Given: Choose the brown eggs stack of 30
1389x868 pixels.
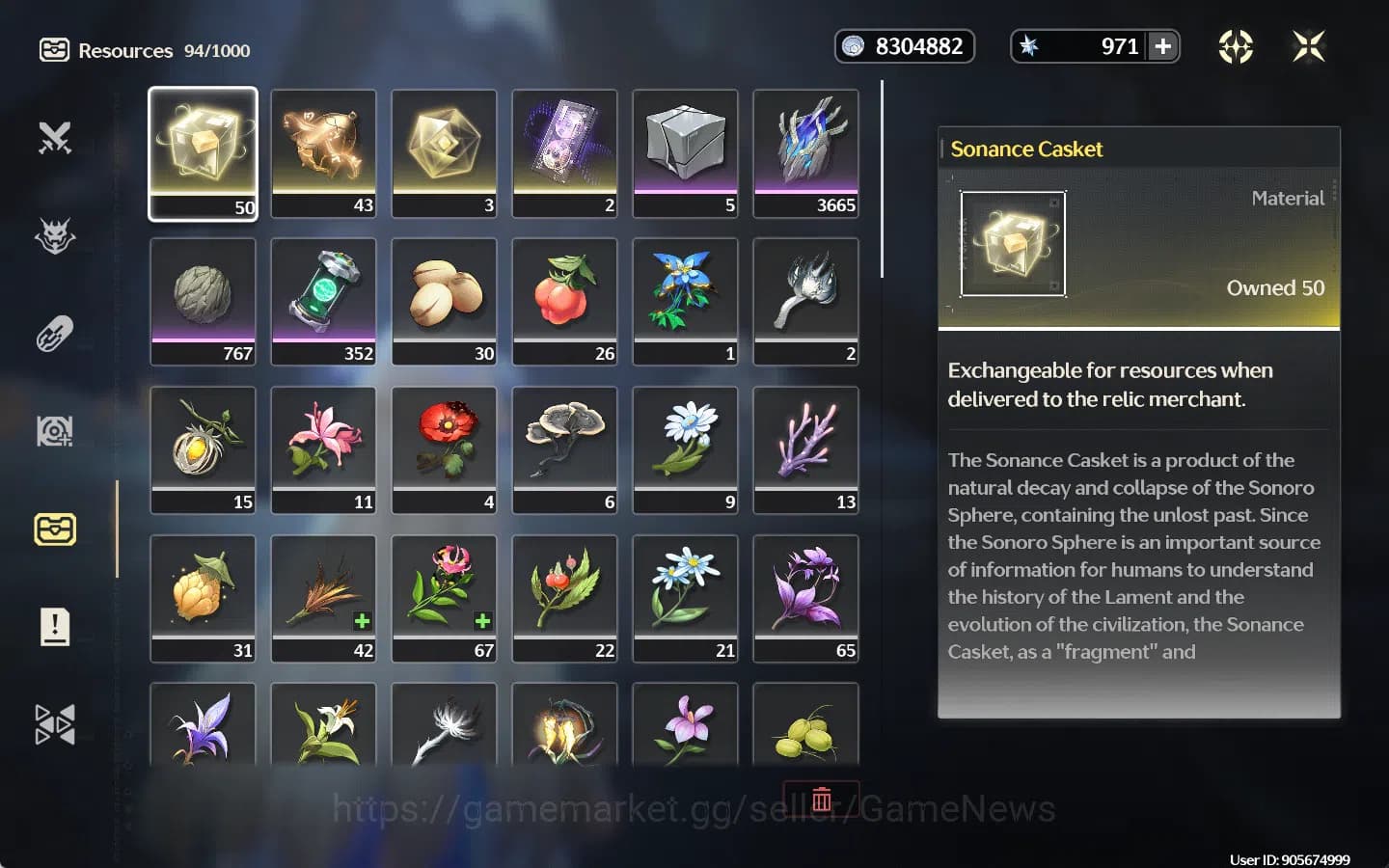Looking at the screenshot, I should tap(444, 301).
